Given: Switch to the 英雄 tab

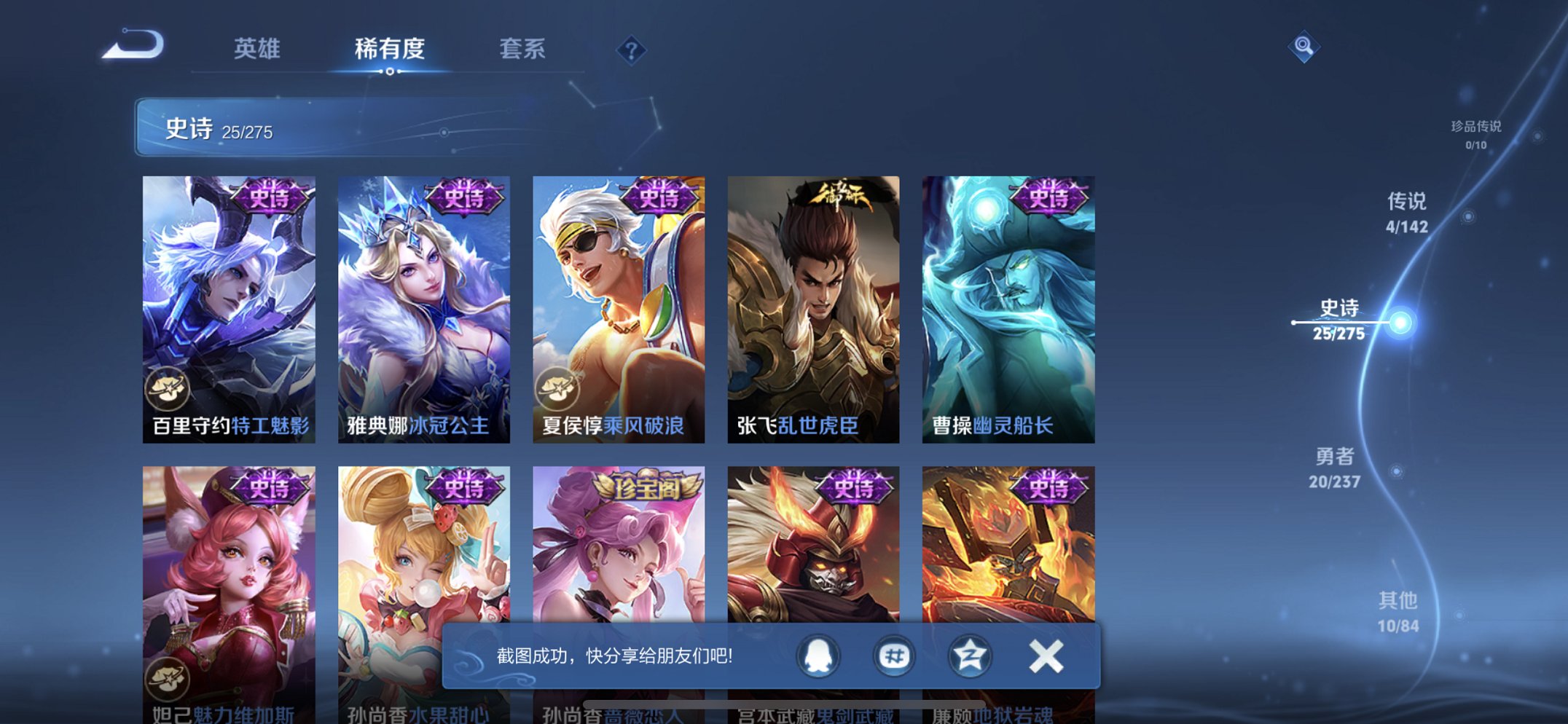Looking at the screenshot, I should click(x=256, y=49).
